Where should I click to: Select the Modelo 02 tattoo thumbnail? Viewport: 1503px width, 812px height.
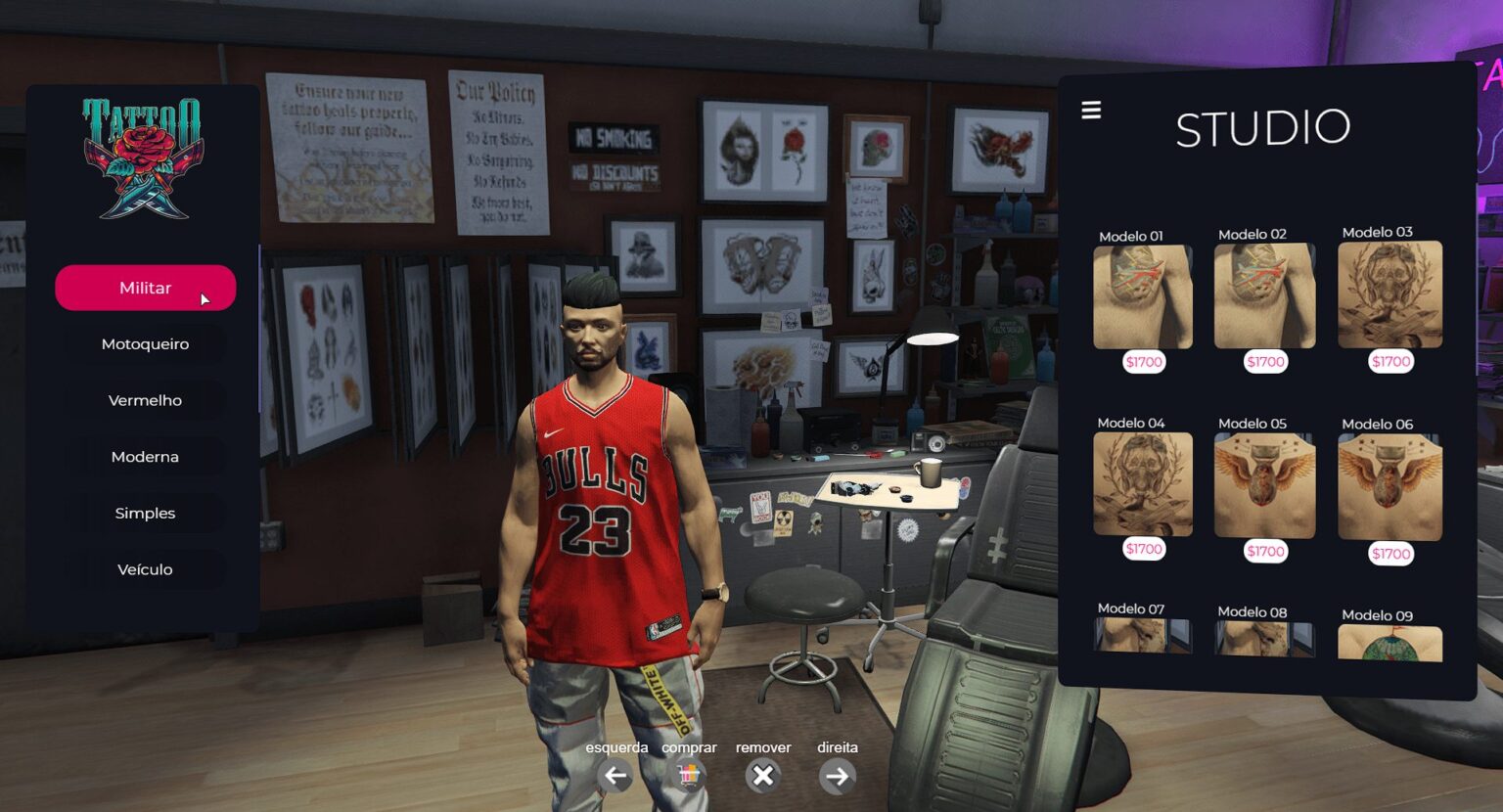pyautogui.click(x=1264, y=296)
